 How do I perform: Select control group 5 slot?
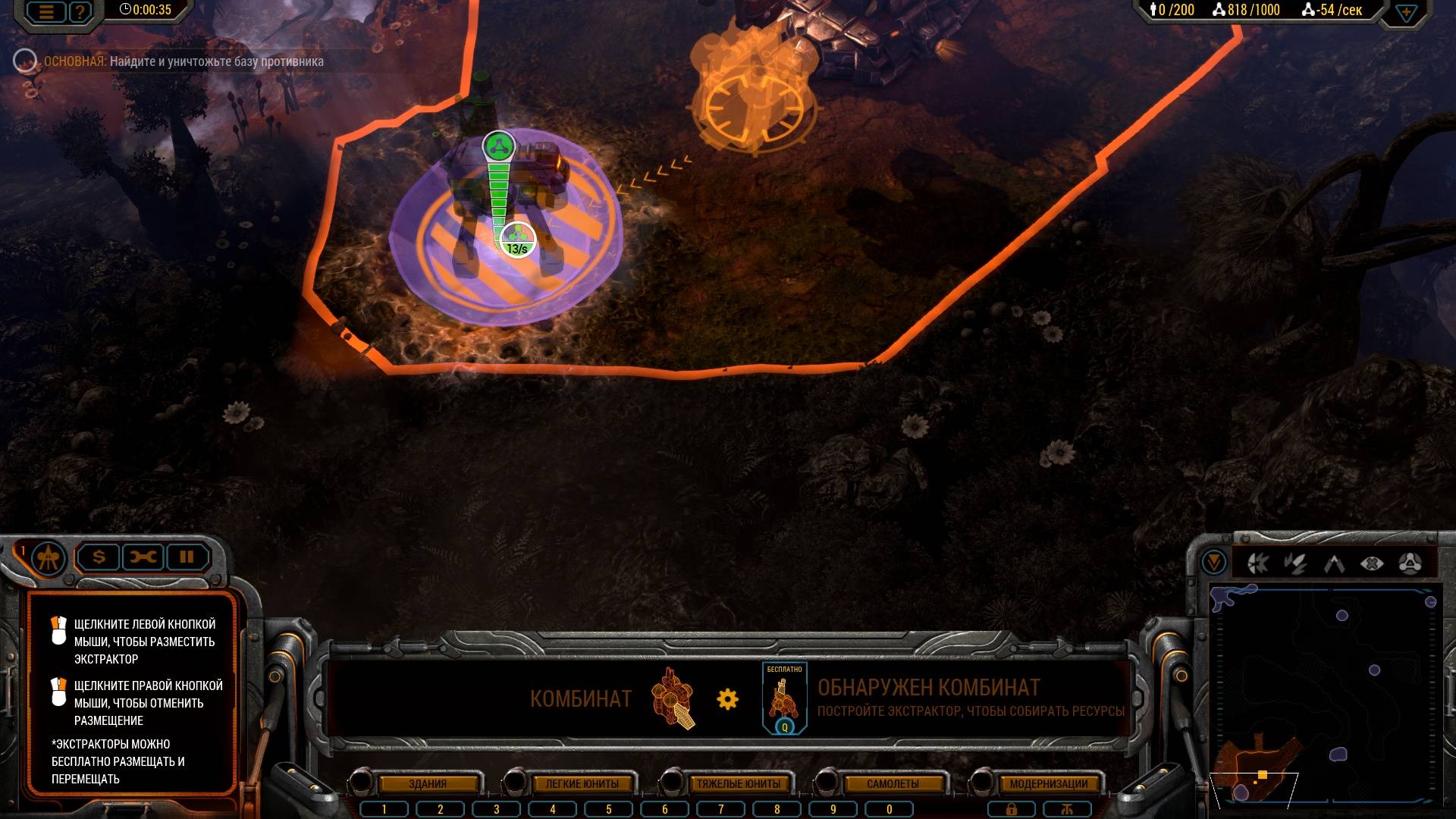608,809
